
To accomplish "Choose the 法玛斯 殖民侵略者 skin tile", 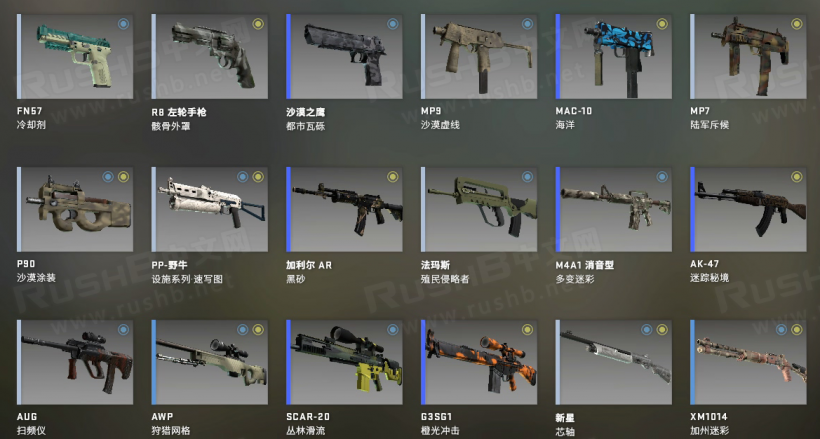I will point(478,209).
